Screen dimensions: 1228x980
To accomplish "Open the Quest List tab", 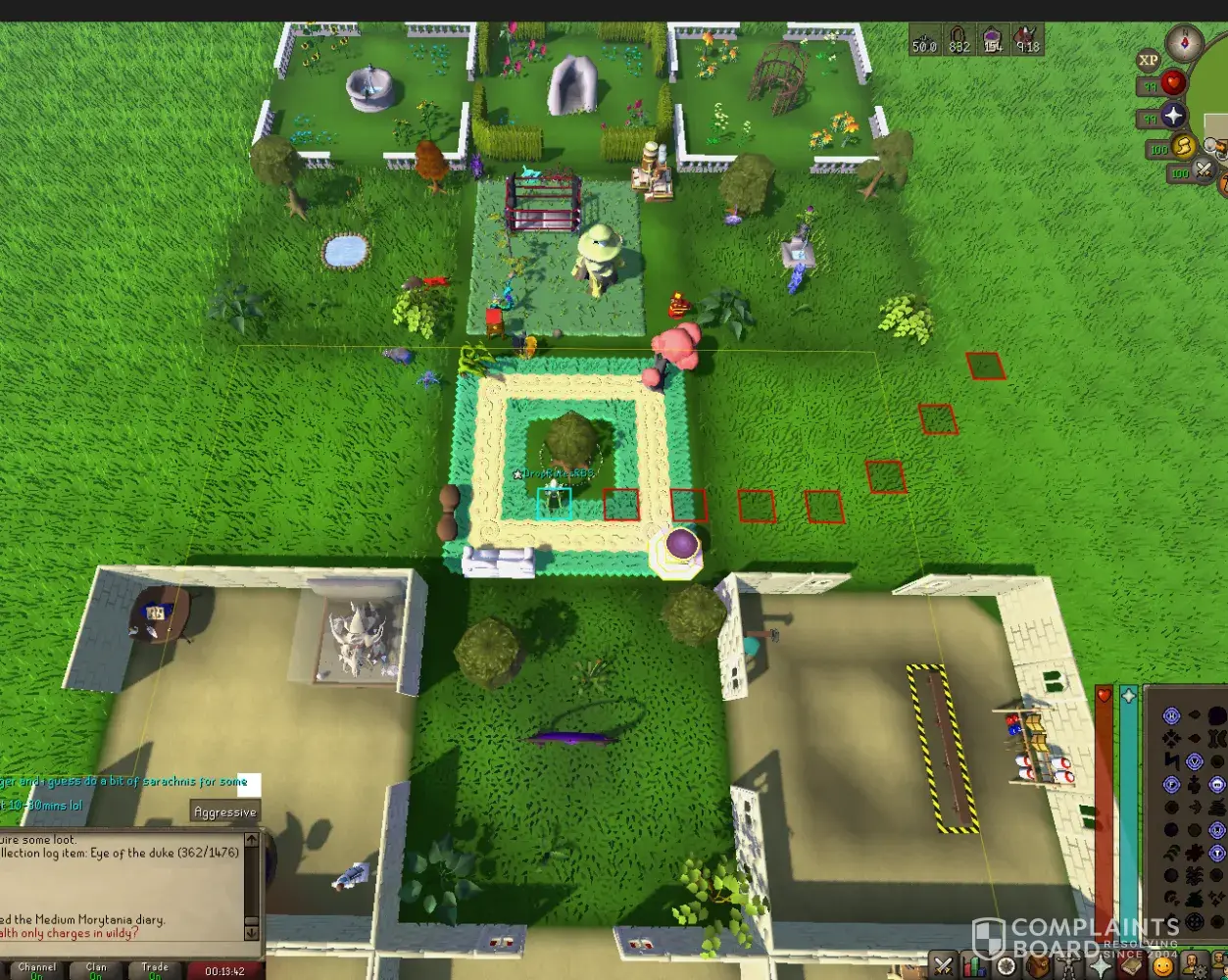I will tap(1006, 966).
